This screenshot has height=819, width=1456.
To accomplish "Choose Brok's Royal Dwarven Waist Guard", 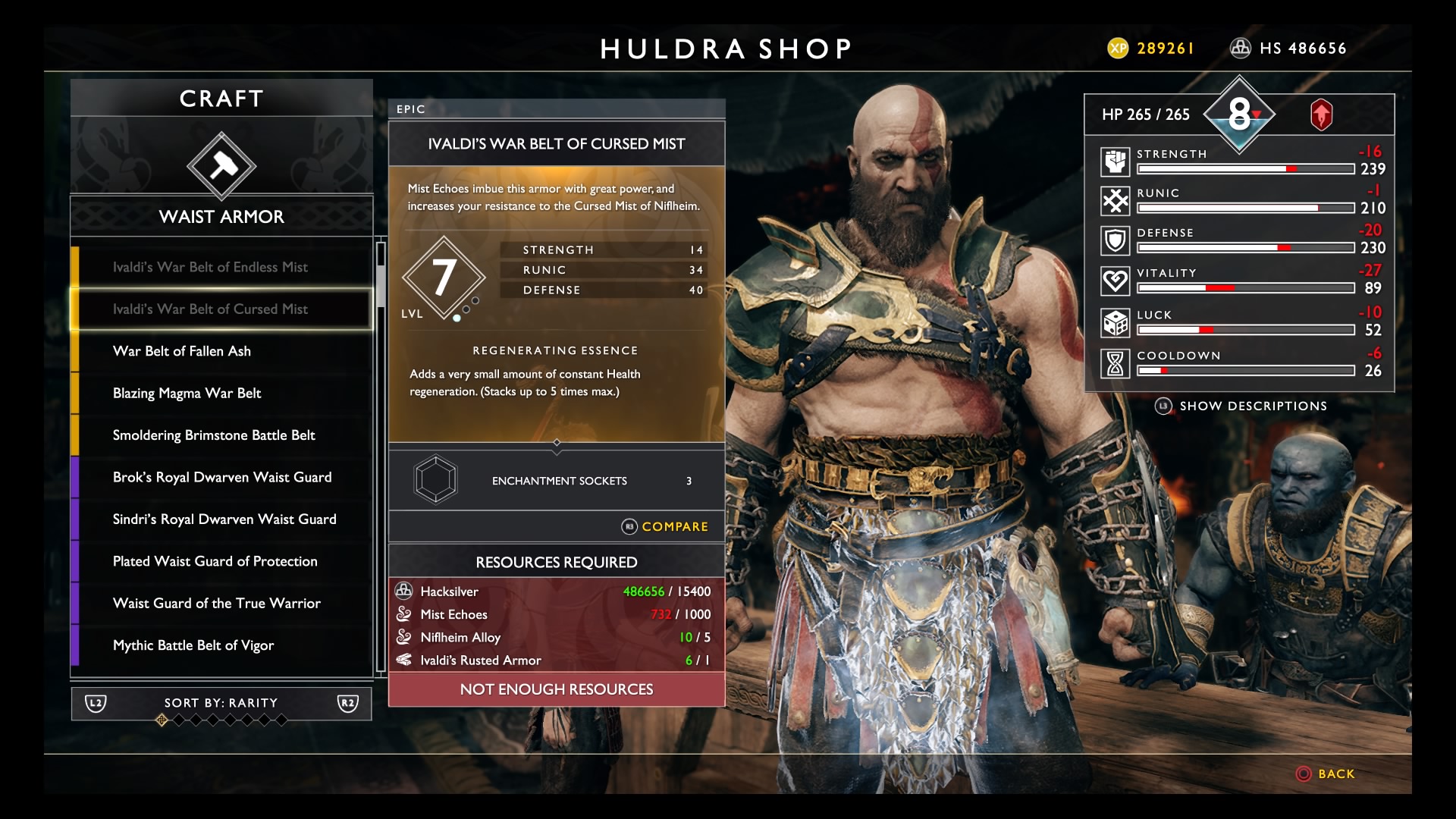I will tap(222, 477).
